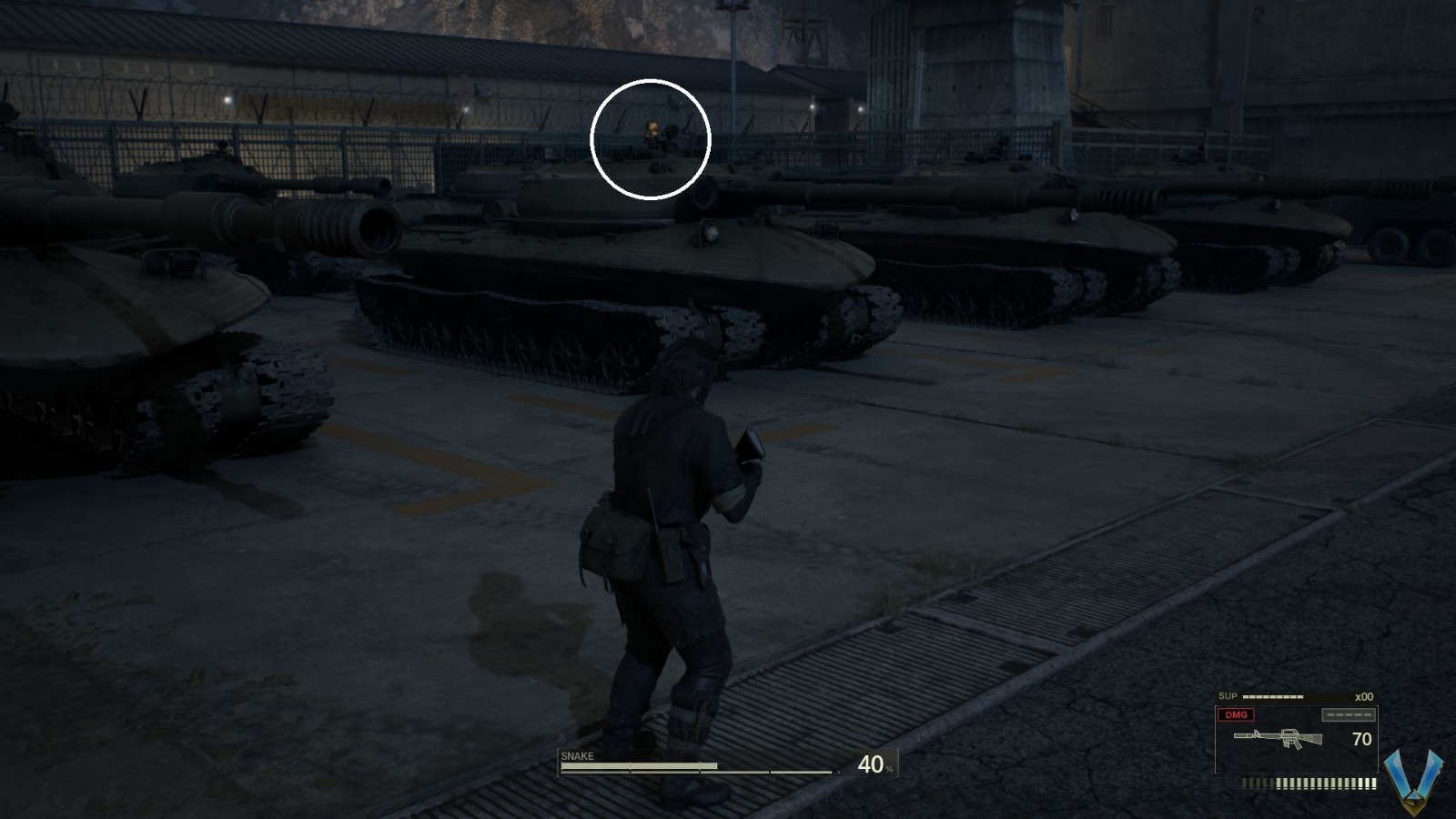Viewport: 1456px width, 819px height.
Task: Click the white circle marking the enemy gunner
Action: pos(650,141)
